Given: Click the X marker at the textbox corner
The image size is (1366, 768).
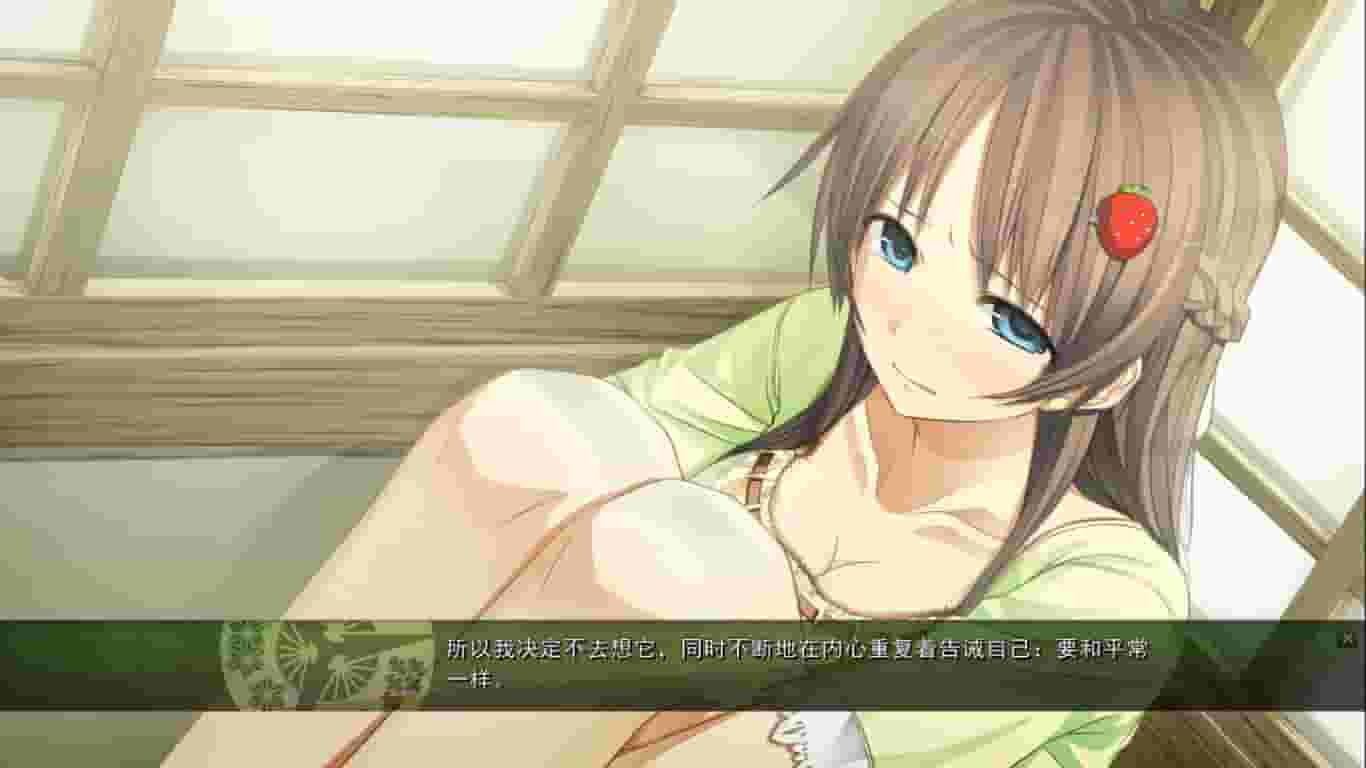Looking at the screenshot, I should click(1348, 641).
